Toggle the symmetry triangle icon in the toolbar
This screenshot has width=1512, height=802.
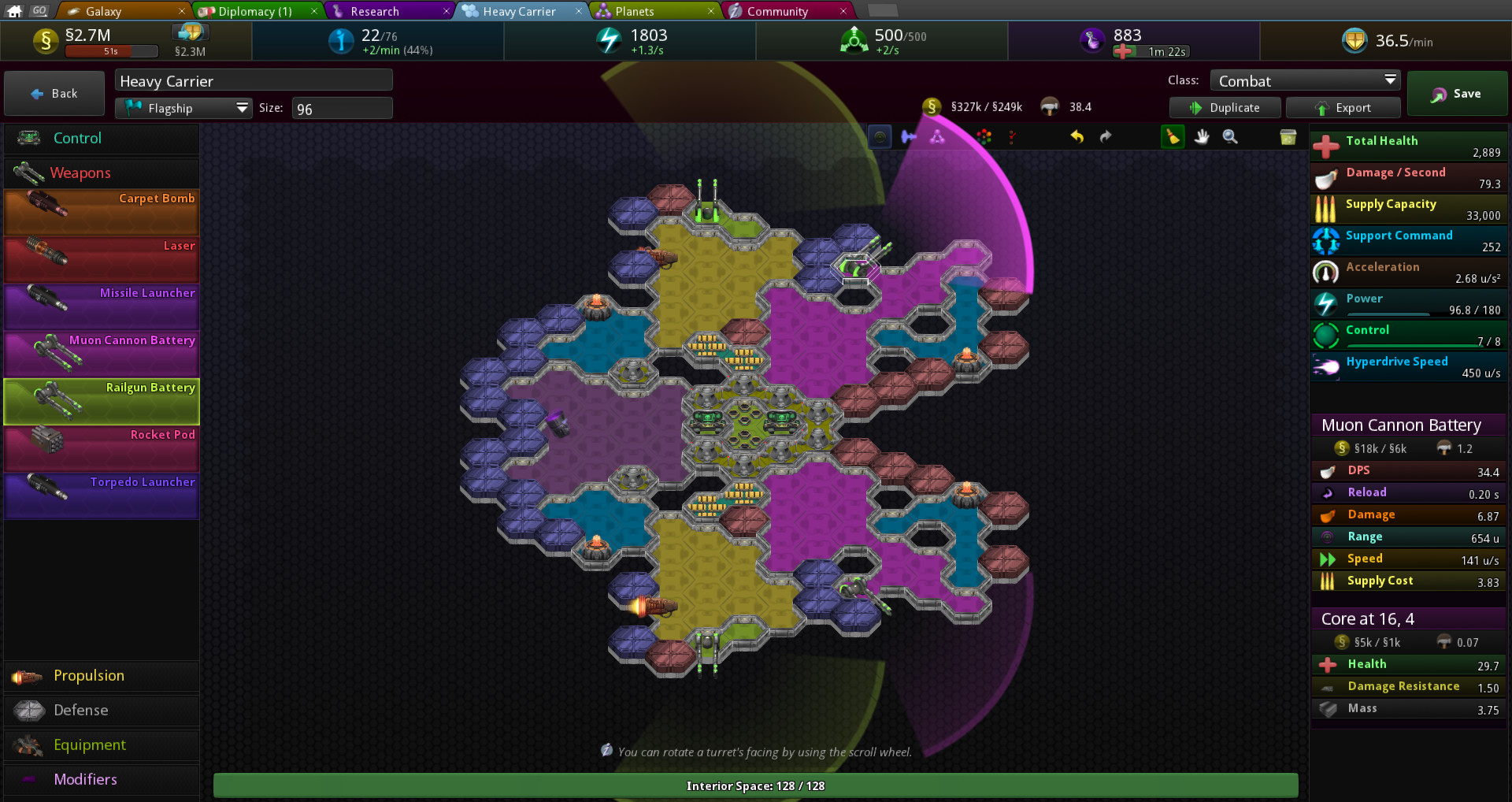click(x=936, y=136)
